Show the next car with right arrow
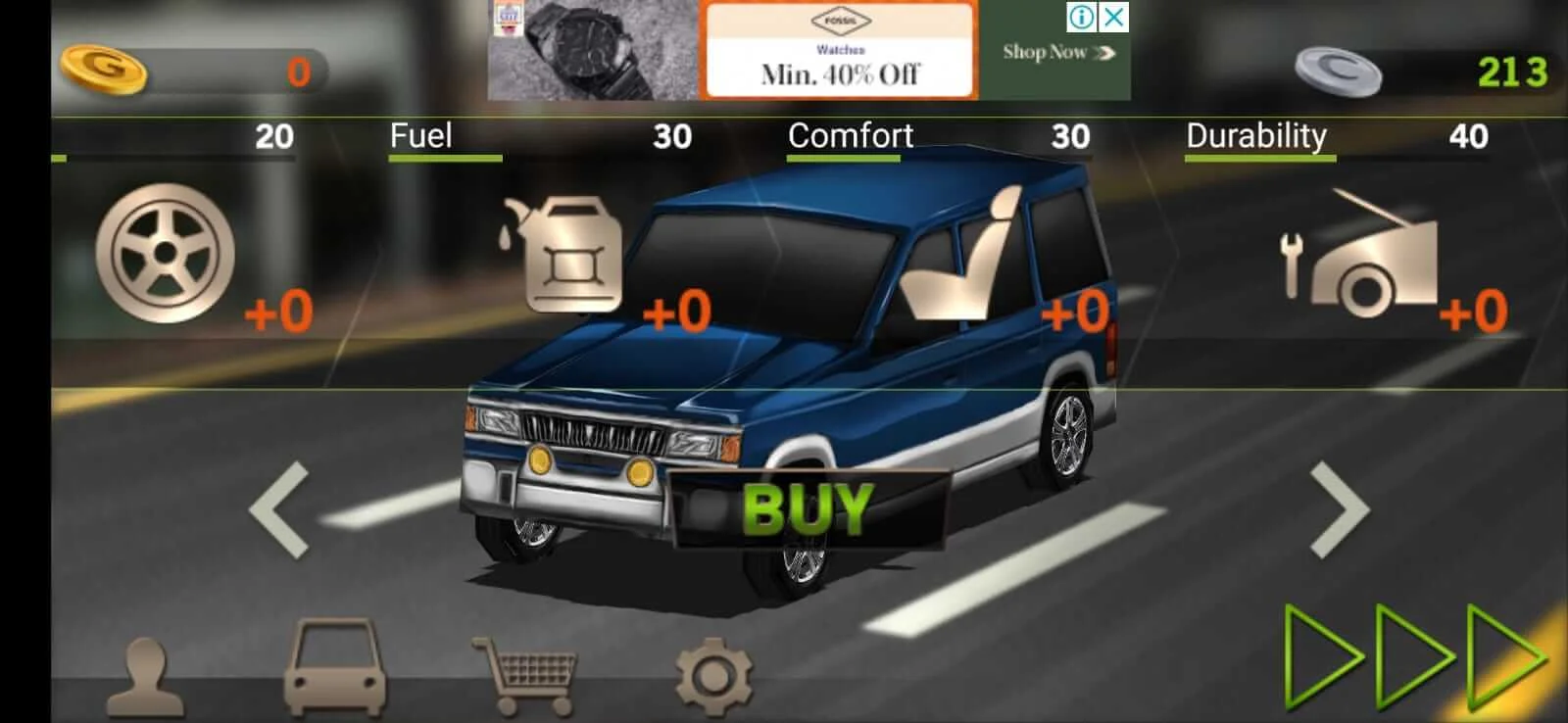This screenshot has height=723, width=1568. pos(1340,509)
